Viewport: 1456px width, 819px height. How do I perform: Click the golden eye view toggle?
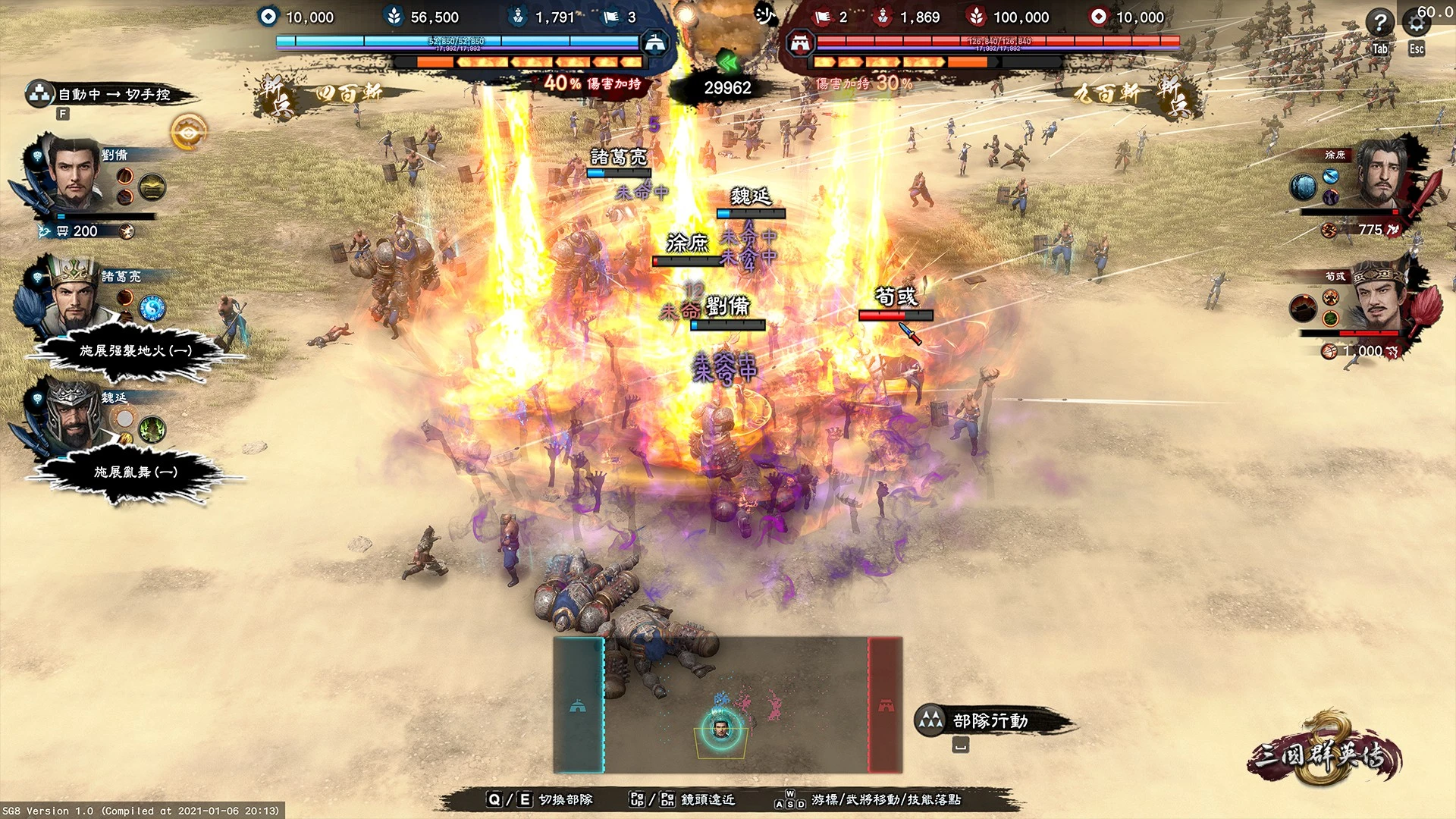pos(188,133)
